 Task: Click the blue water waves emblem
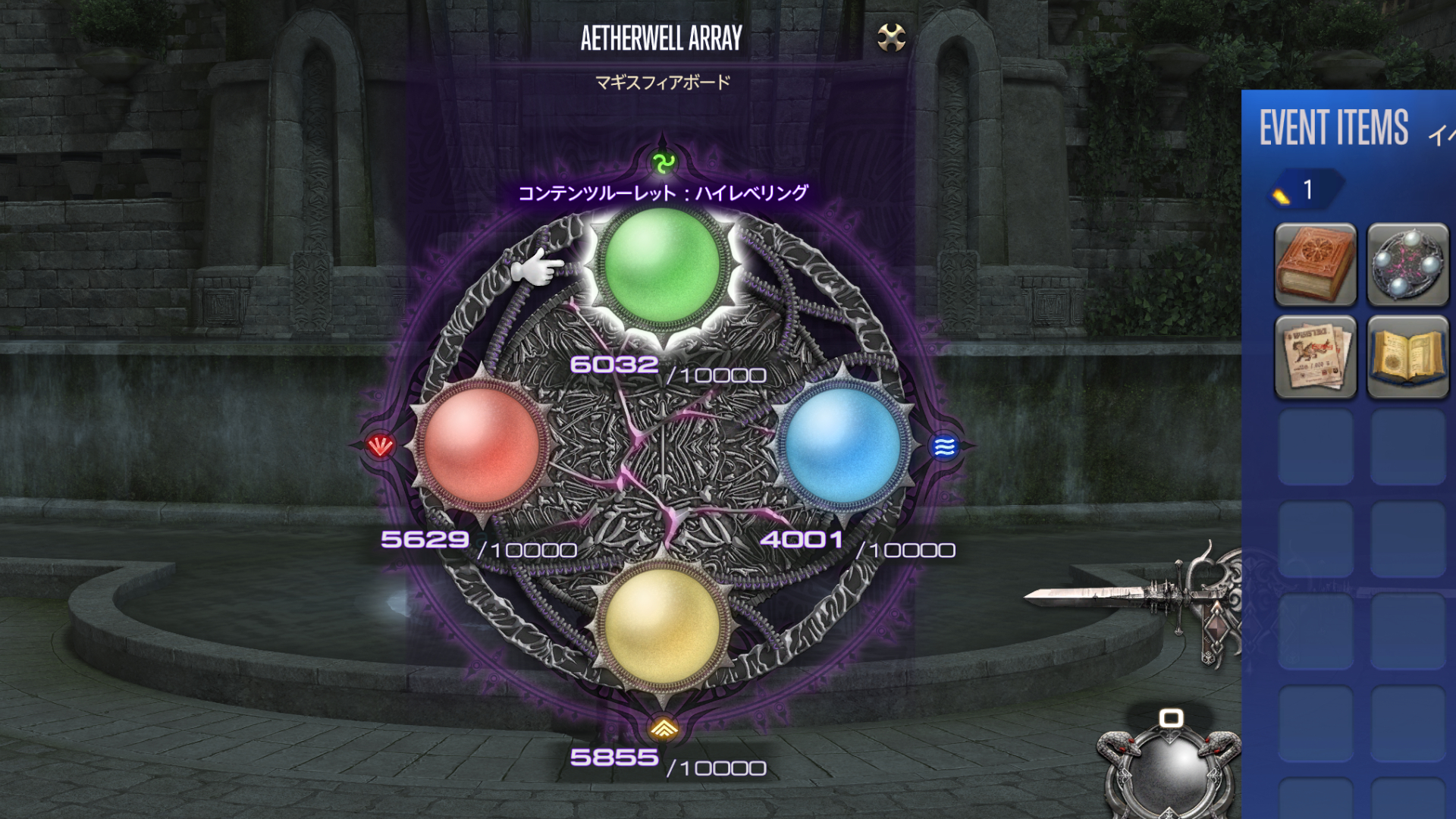(944, 447)
